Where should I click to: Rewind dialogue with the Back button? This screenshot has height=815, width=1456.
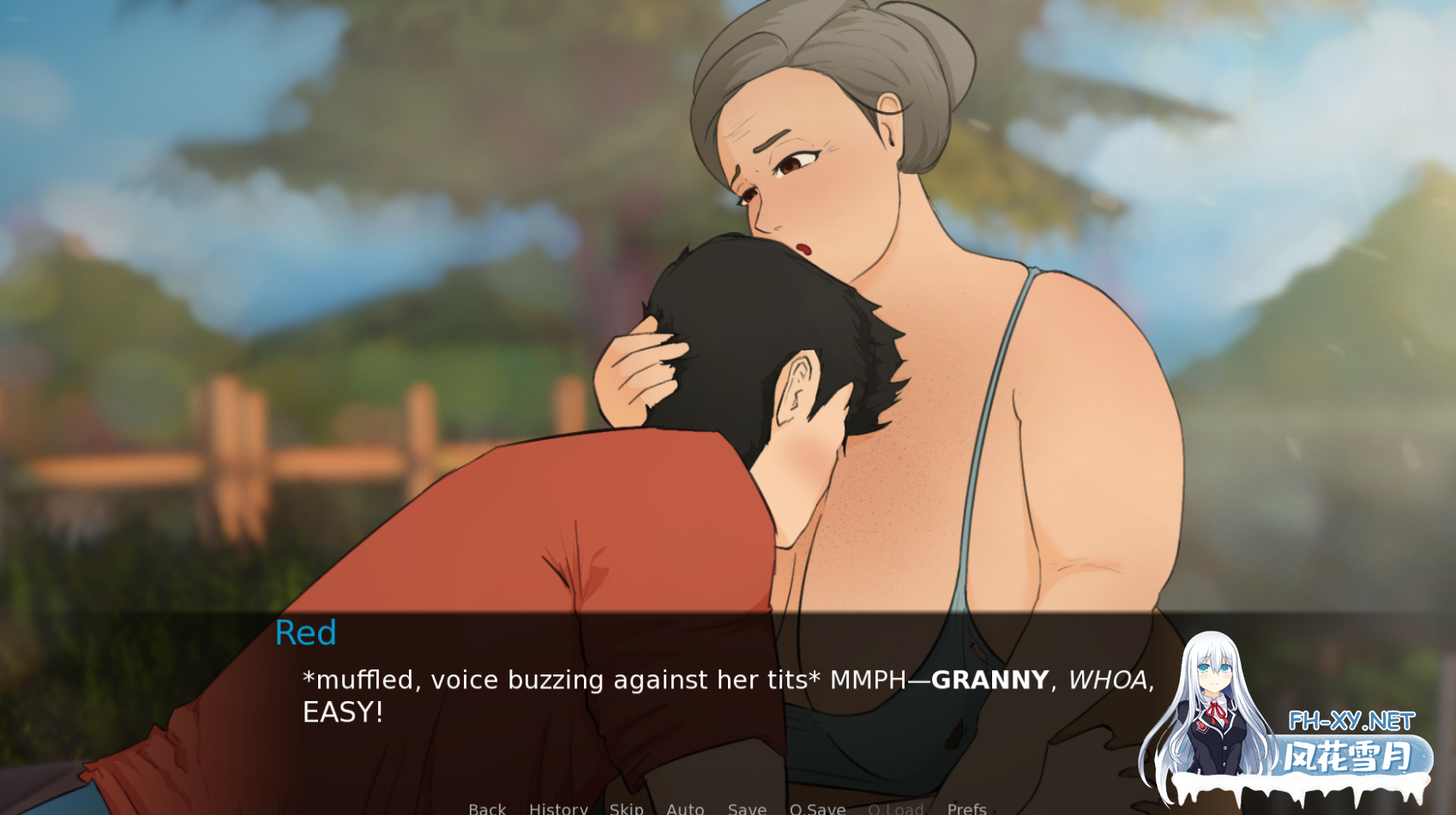(486, 808)
